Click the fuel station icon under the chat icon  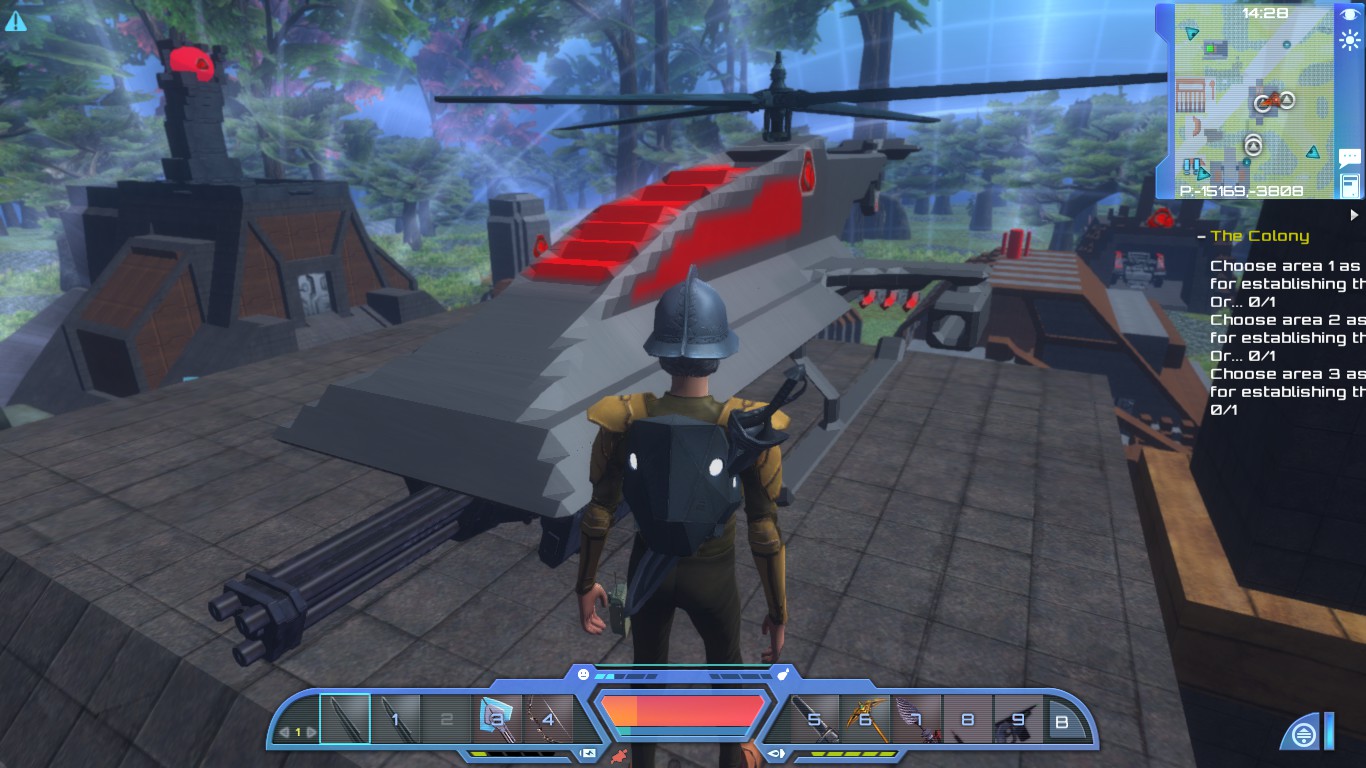point(1350,186)
